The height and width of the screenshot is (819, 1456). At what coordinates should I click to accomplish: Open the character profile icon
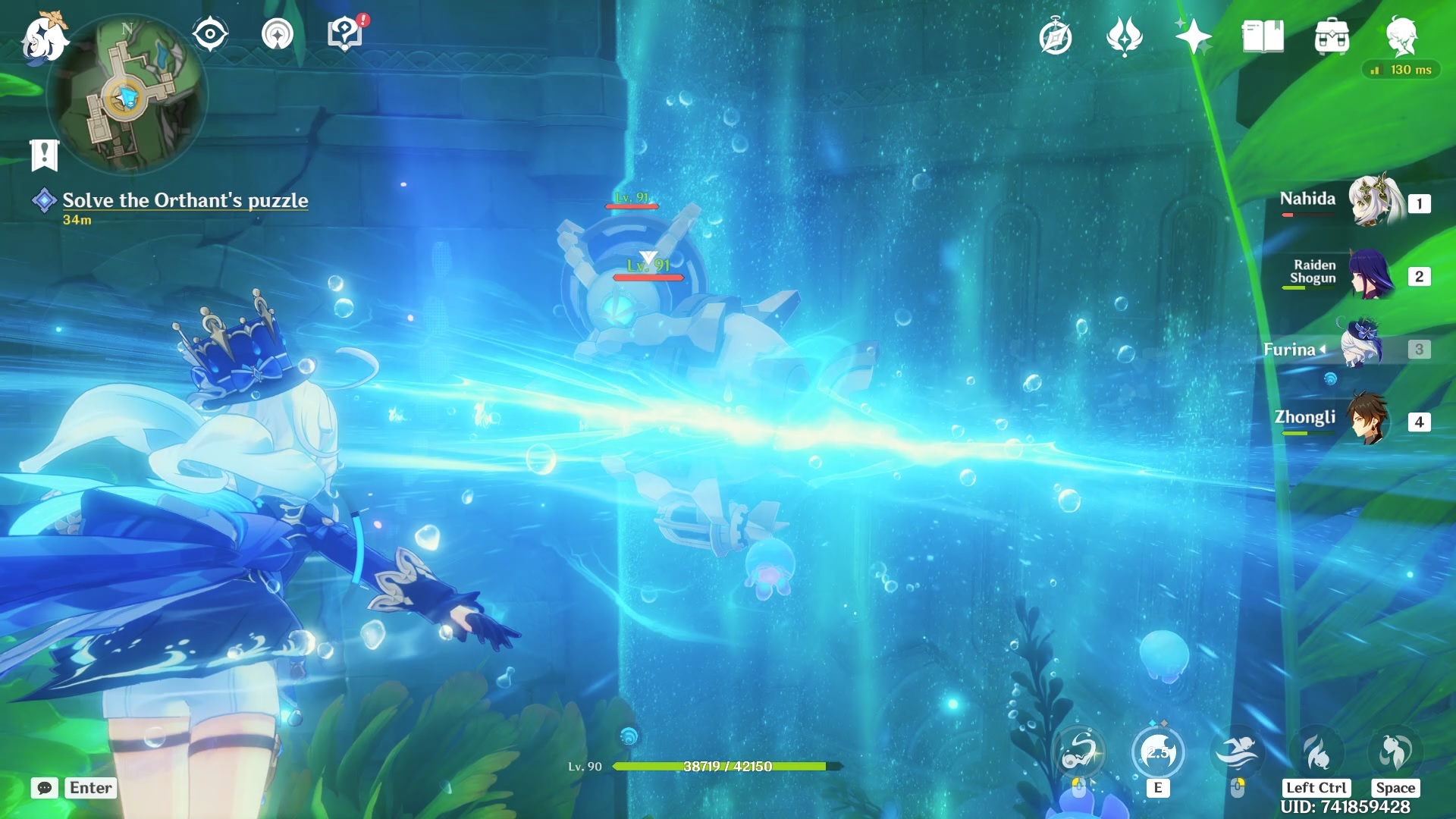pos(1401,36)
